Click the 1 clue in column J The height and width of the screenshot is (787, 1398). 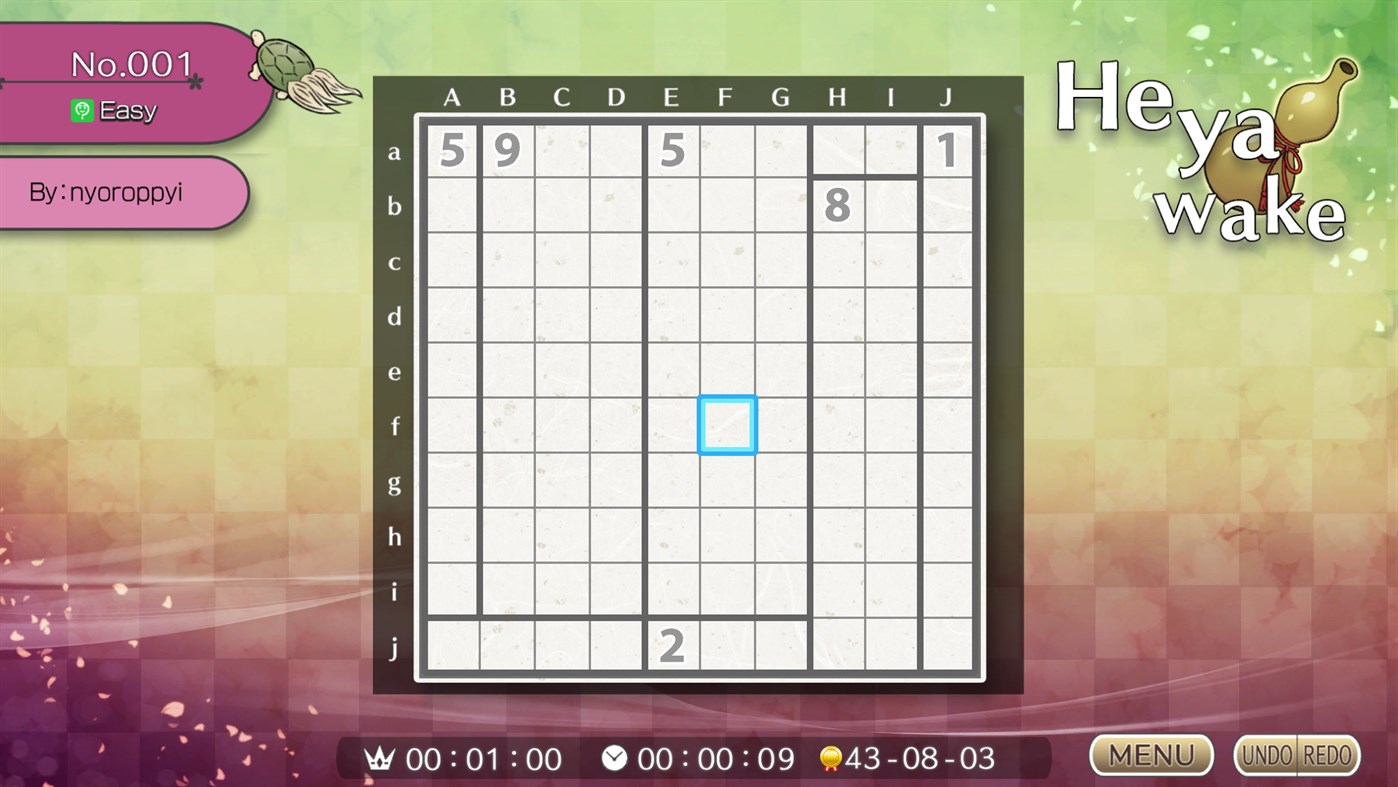(946, 150)
